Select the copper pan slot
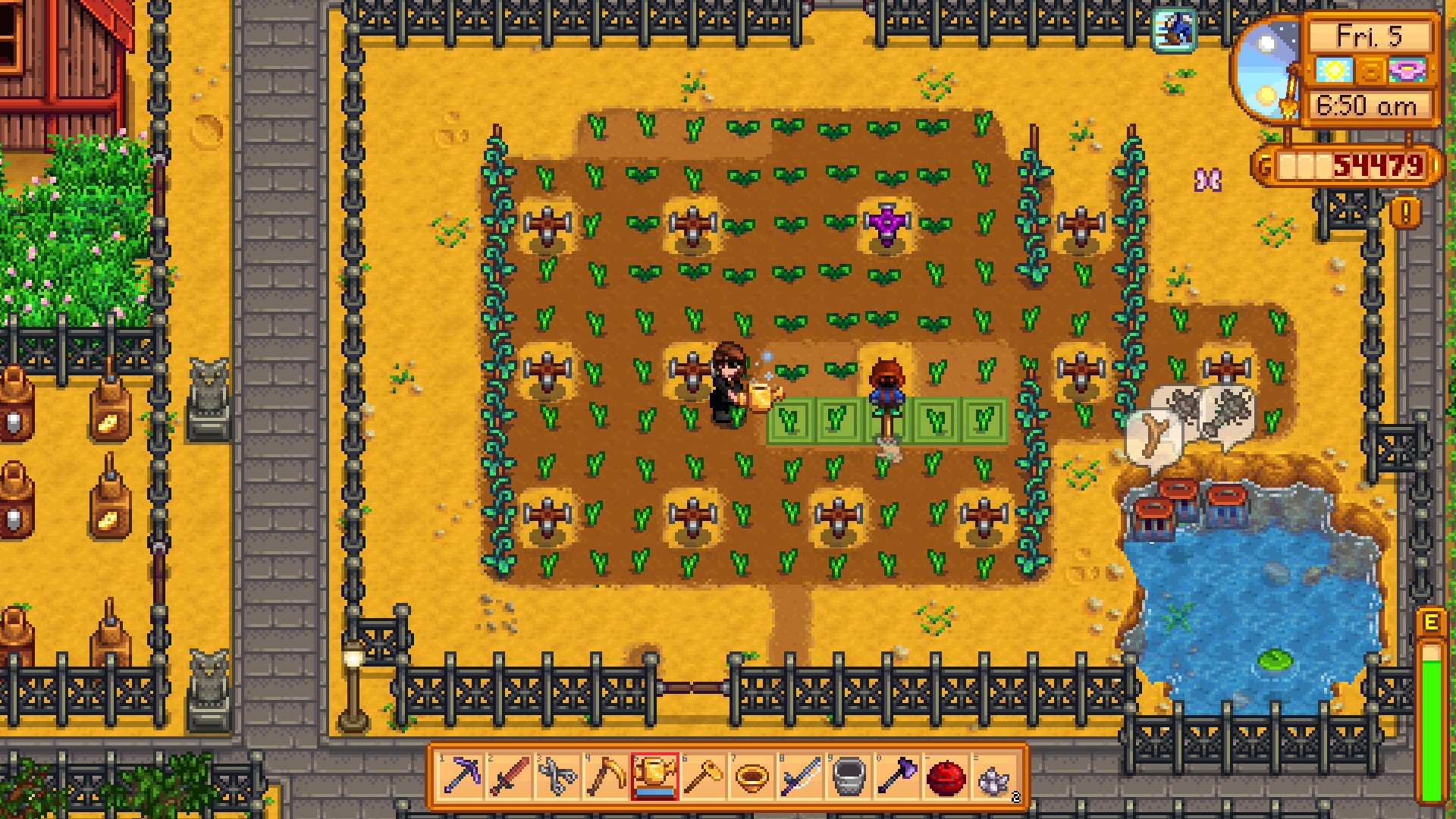Image resolution: width=1456 pixels, height=819 pixels. 752,777
